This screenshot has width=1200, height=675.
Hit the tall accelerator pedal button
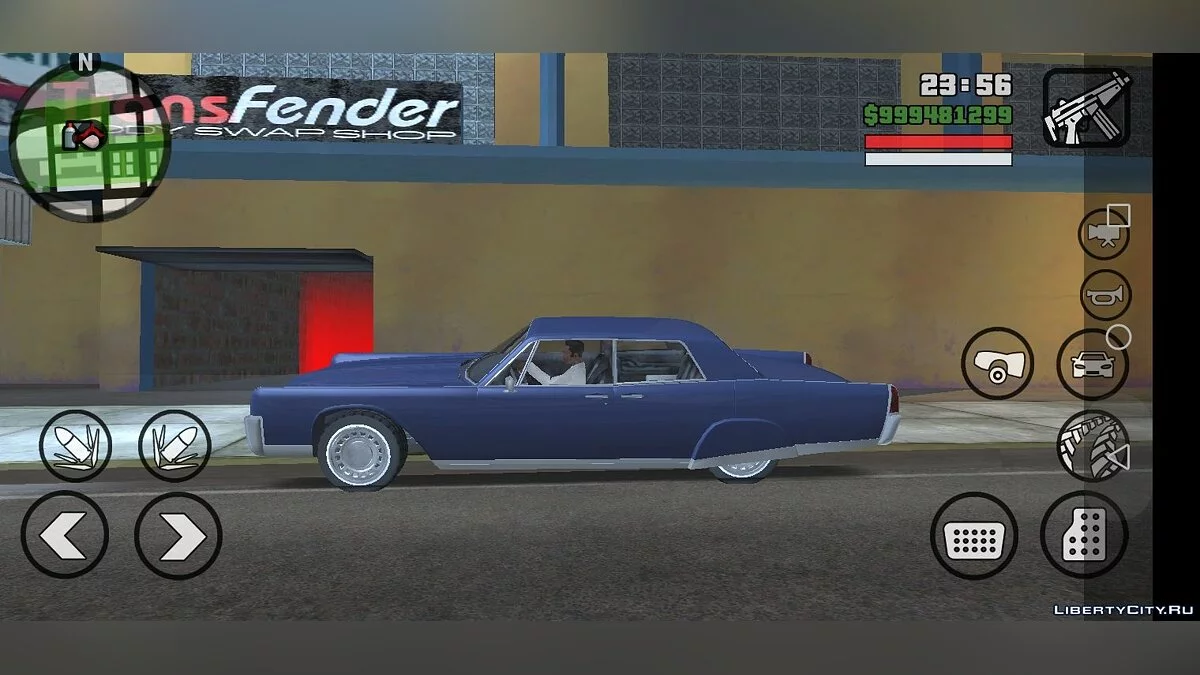pyautogui.click(x=1084, y=536)
